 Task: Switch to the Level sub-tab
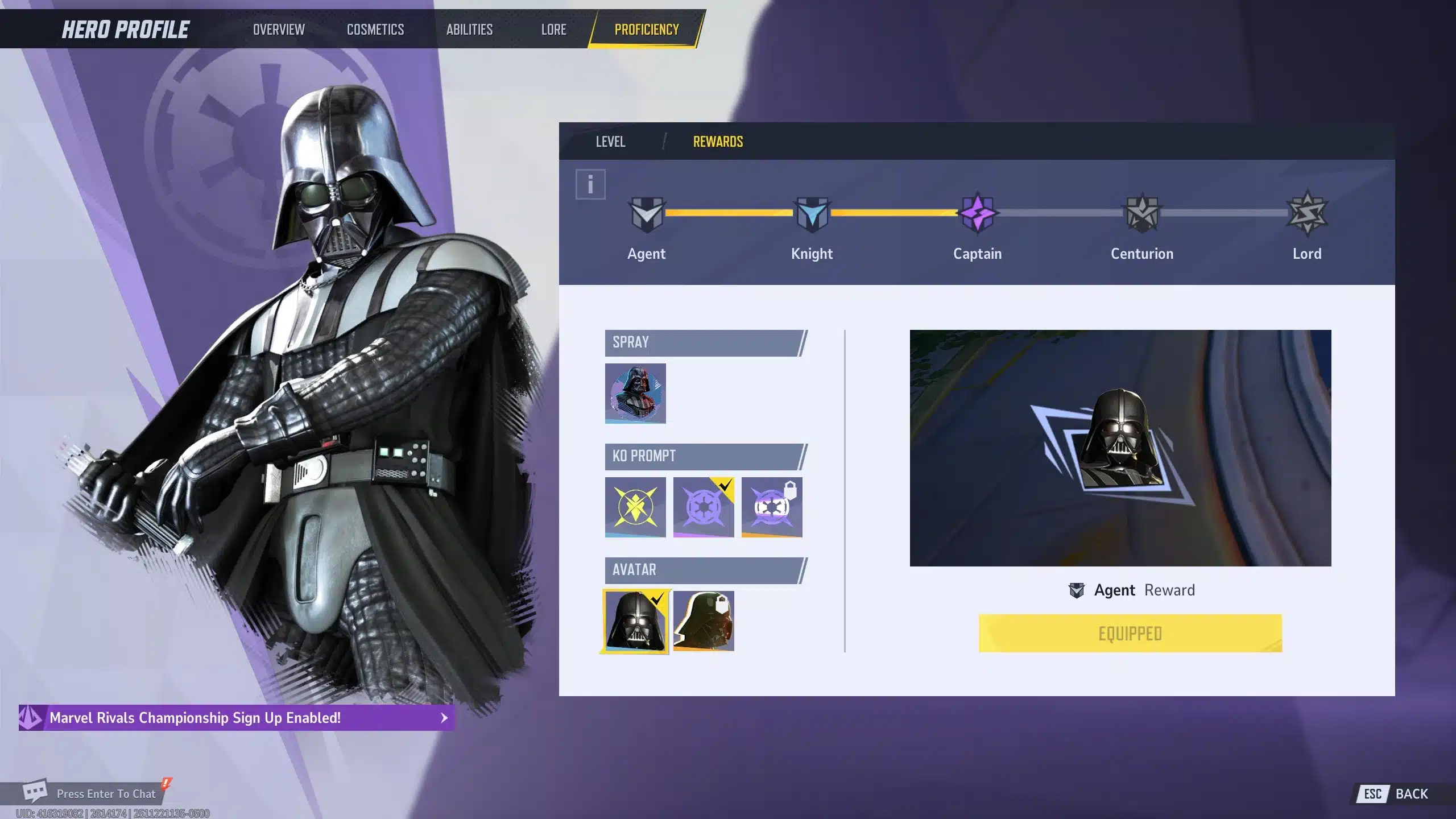[610, 142]
